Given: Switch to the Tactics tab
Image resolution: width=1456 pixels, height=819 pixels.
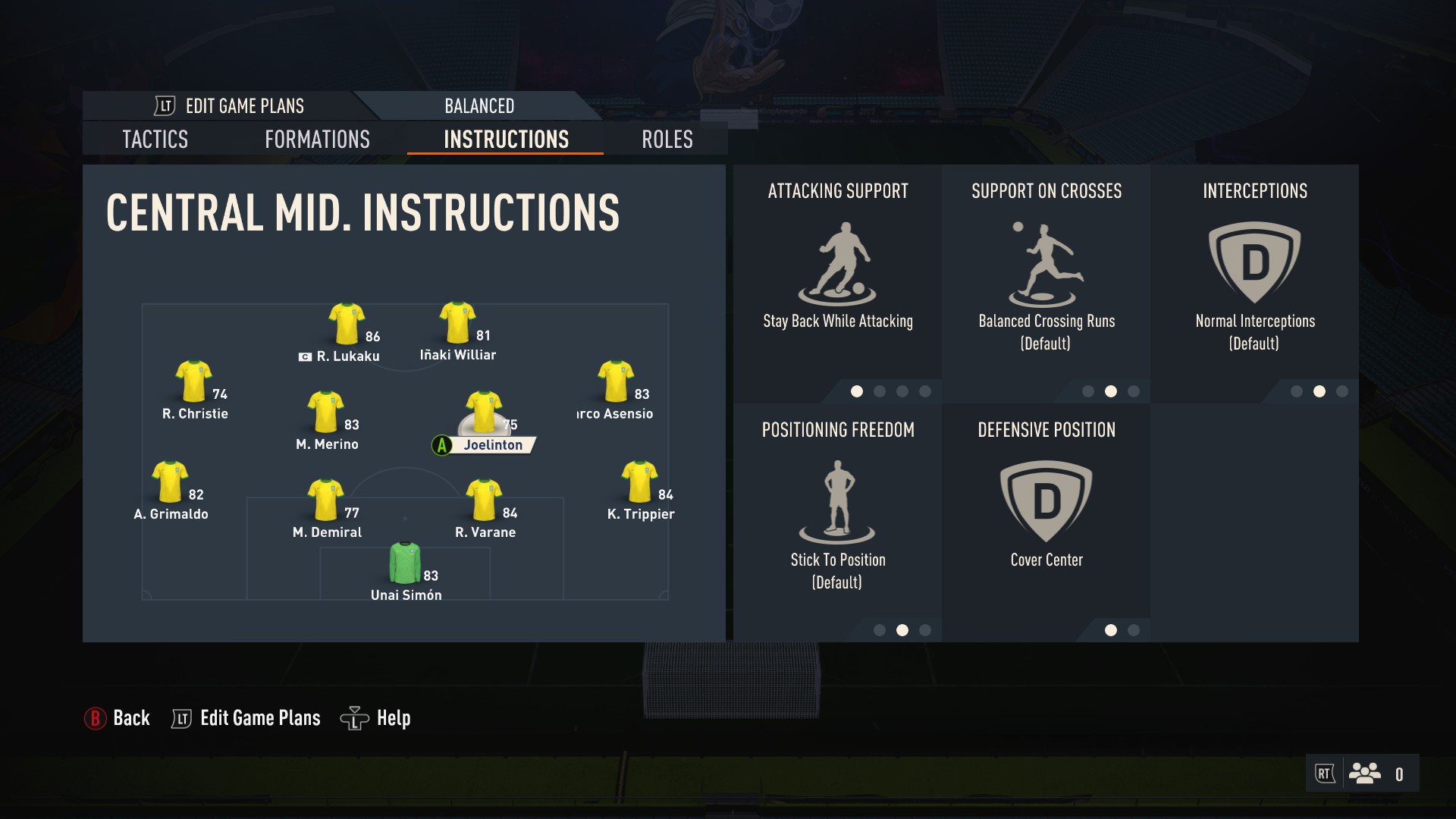Looking at the screenshot, I should click(x=155, y=140).
